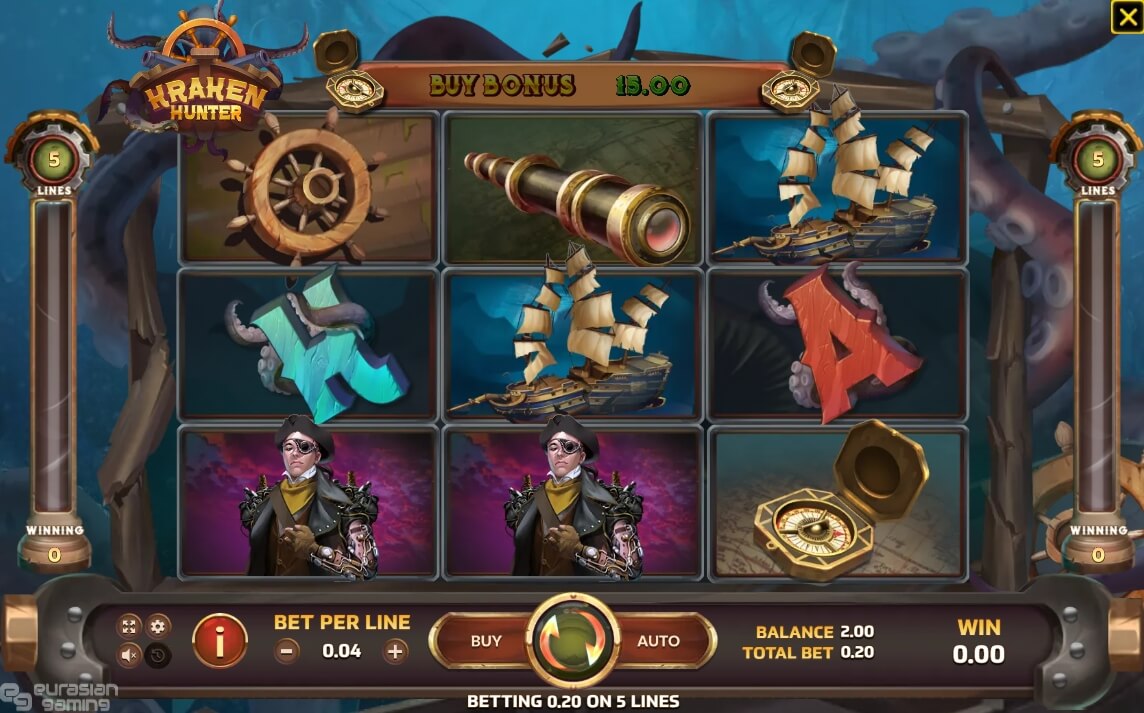The height and width of the screenshot is (713, 1144).
Task: Toggle fullscreen mode
Action: pos(129,627)
